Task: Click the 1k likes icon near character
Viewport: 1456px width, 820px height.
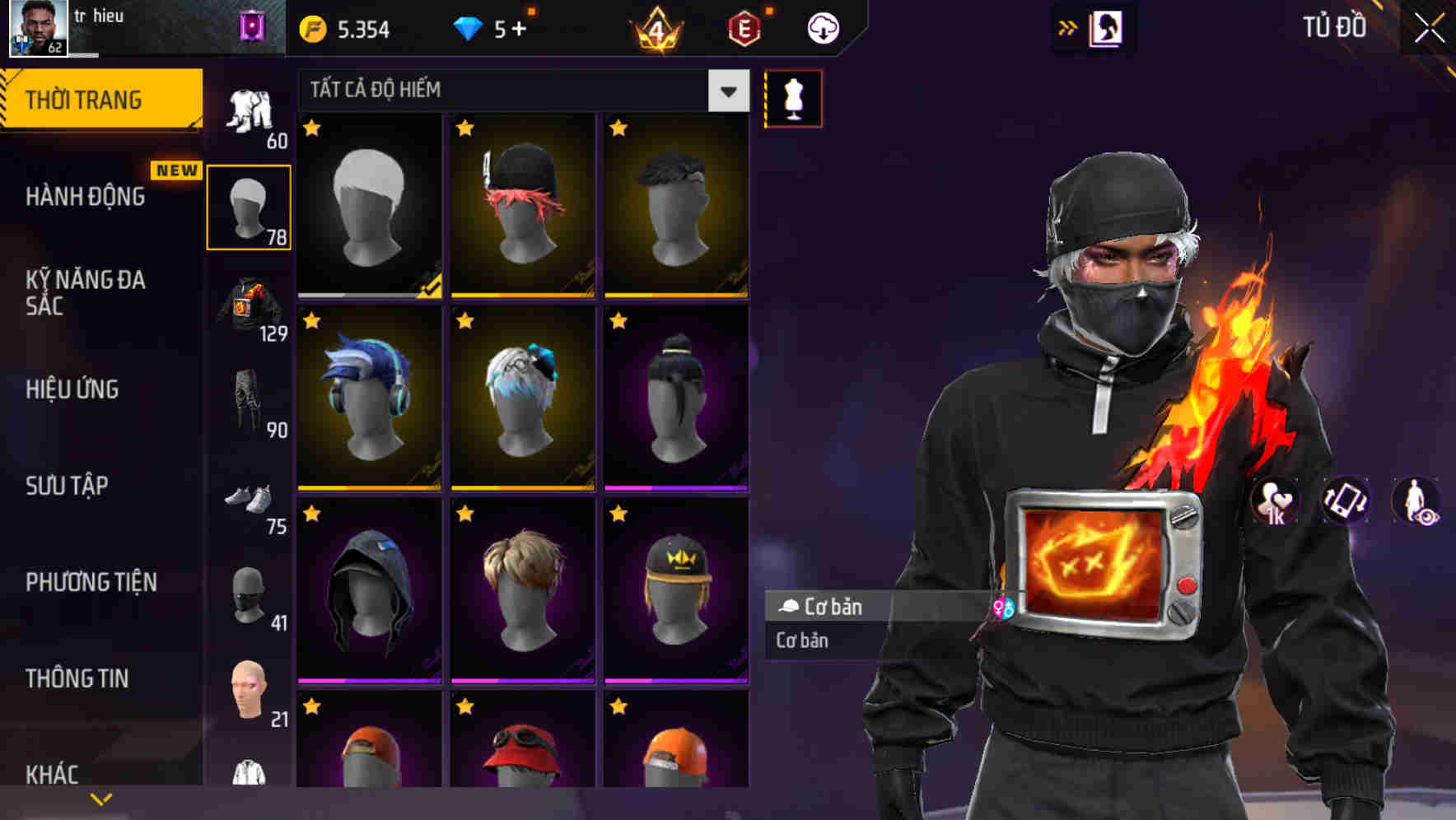Action: click(1275, 502)
